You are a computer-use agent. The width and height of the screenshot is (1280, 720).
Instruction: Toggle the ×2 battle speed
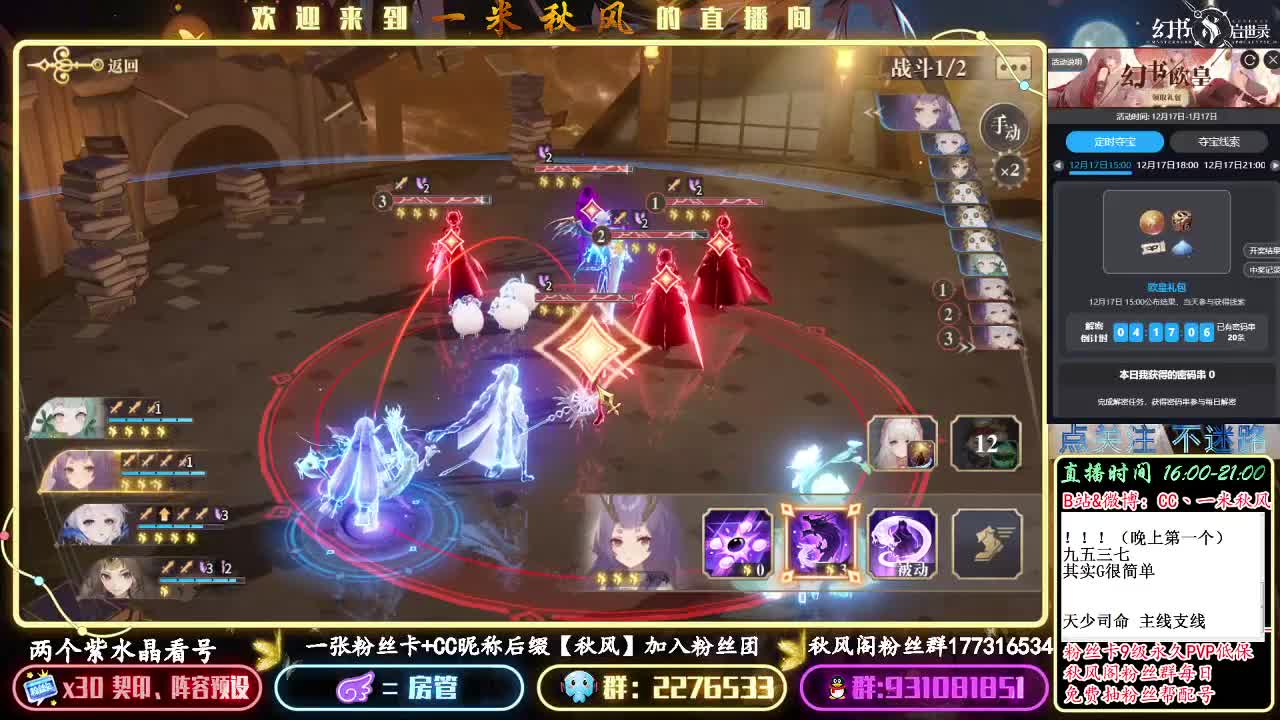coord(1010,169)
